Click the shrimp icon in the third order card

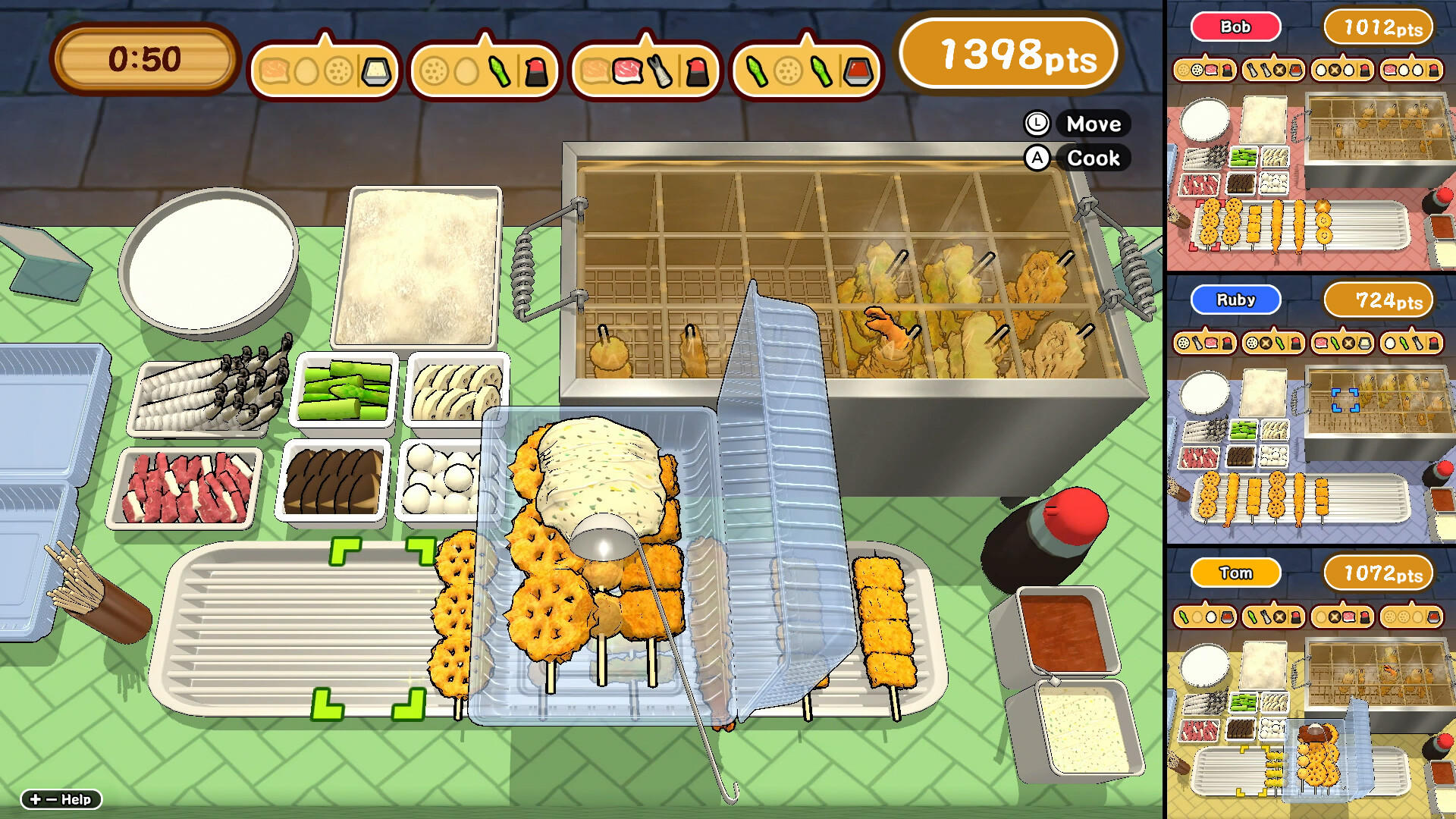tap(658, 71)
